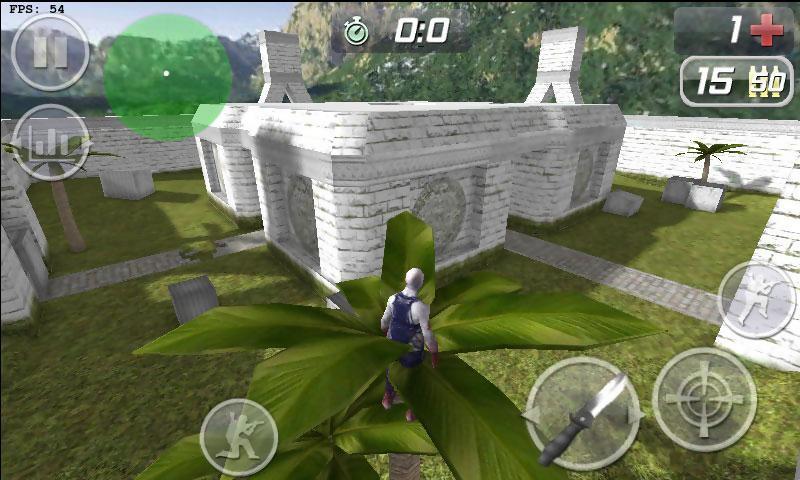The width and height of the screenshot is (800, 480).
Task: Fire using the crosshair button
Action: pos(704,398)
